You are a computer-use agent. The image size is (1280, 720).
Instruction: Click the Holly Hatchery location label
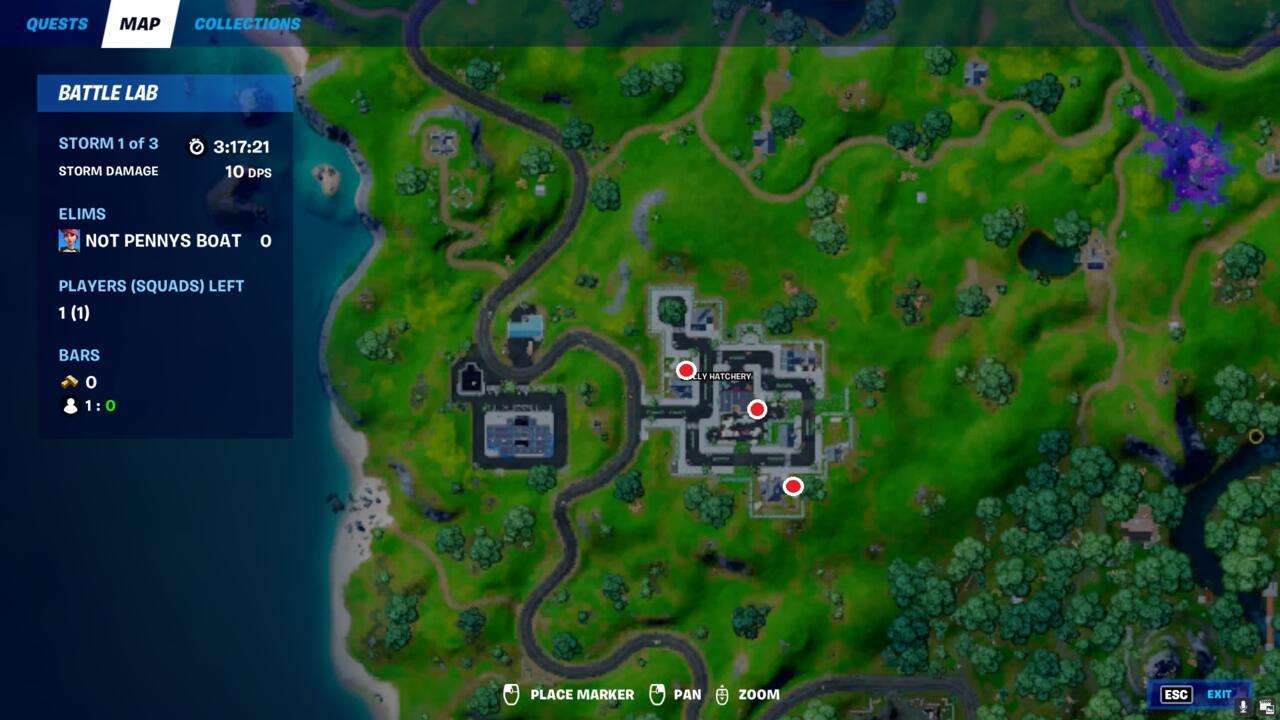point(717,376)
